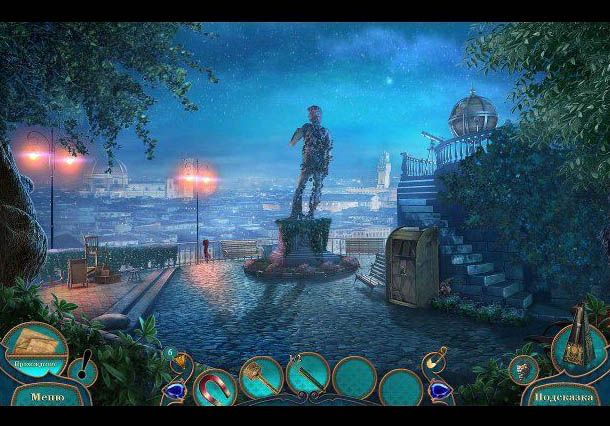Toggle the golden inventory lock icon
Viewport: 610px width, 426px height.
pos(436,358)
